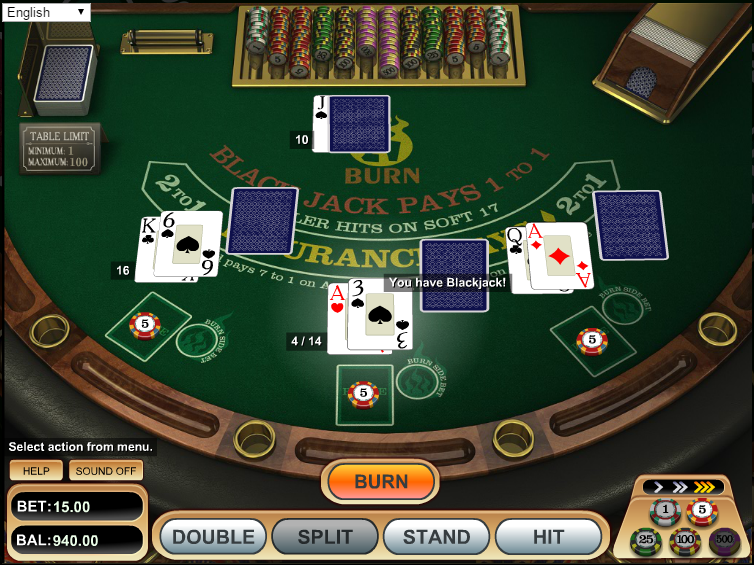The height and width of the screenshot is (565, 754).
Task: Hit to draw another card
Action: tap(548, 537)
